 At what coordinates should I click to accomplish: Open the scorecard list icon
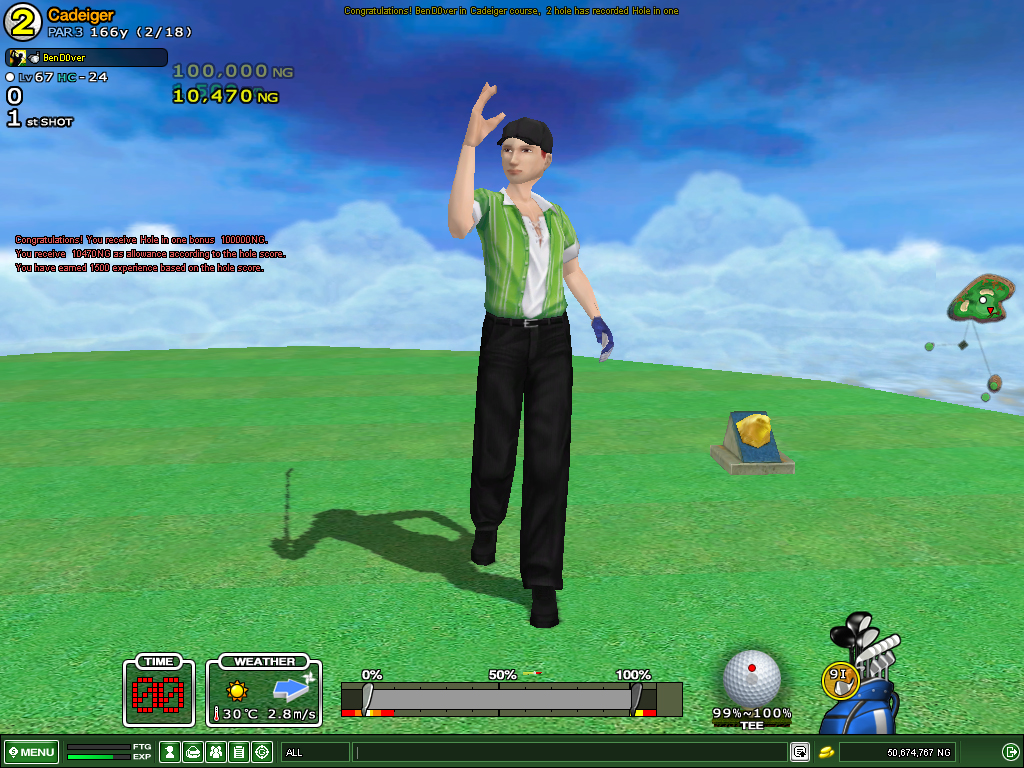(239, 752)
